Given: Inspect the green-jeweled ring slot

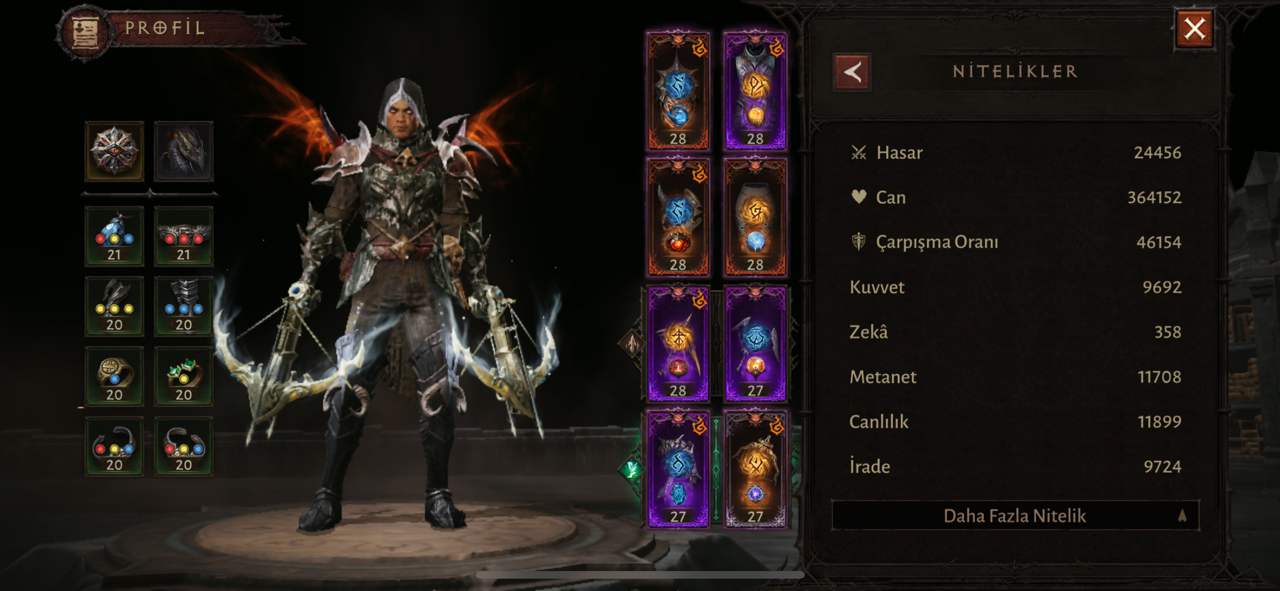Looking at the screenshot, I should coord(184,375).
